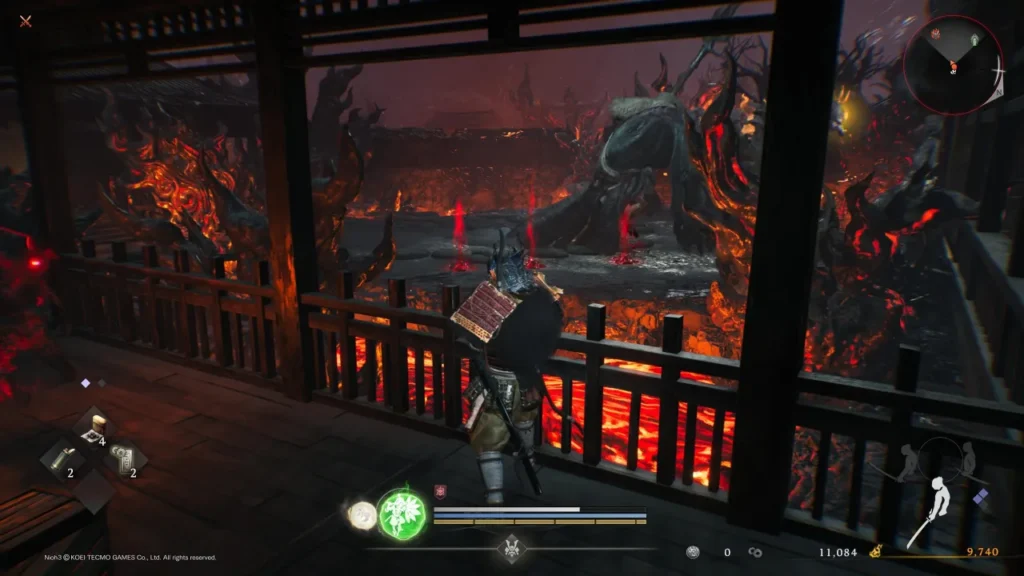Viewport: 1024px width, 576px height.
Task: Select the bullet item slot with 2 remaining
Action: [59, 459]
